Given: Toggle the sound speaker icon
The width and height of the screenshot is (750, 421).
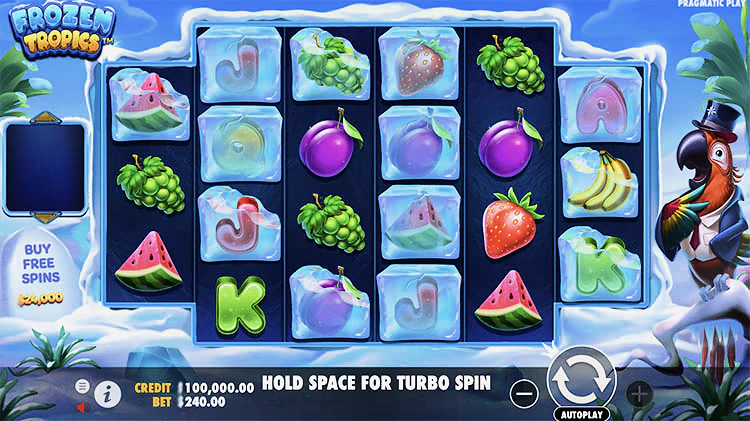Looking at the screenshot, I should click(x=83, y=407).
